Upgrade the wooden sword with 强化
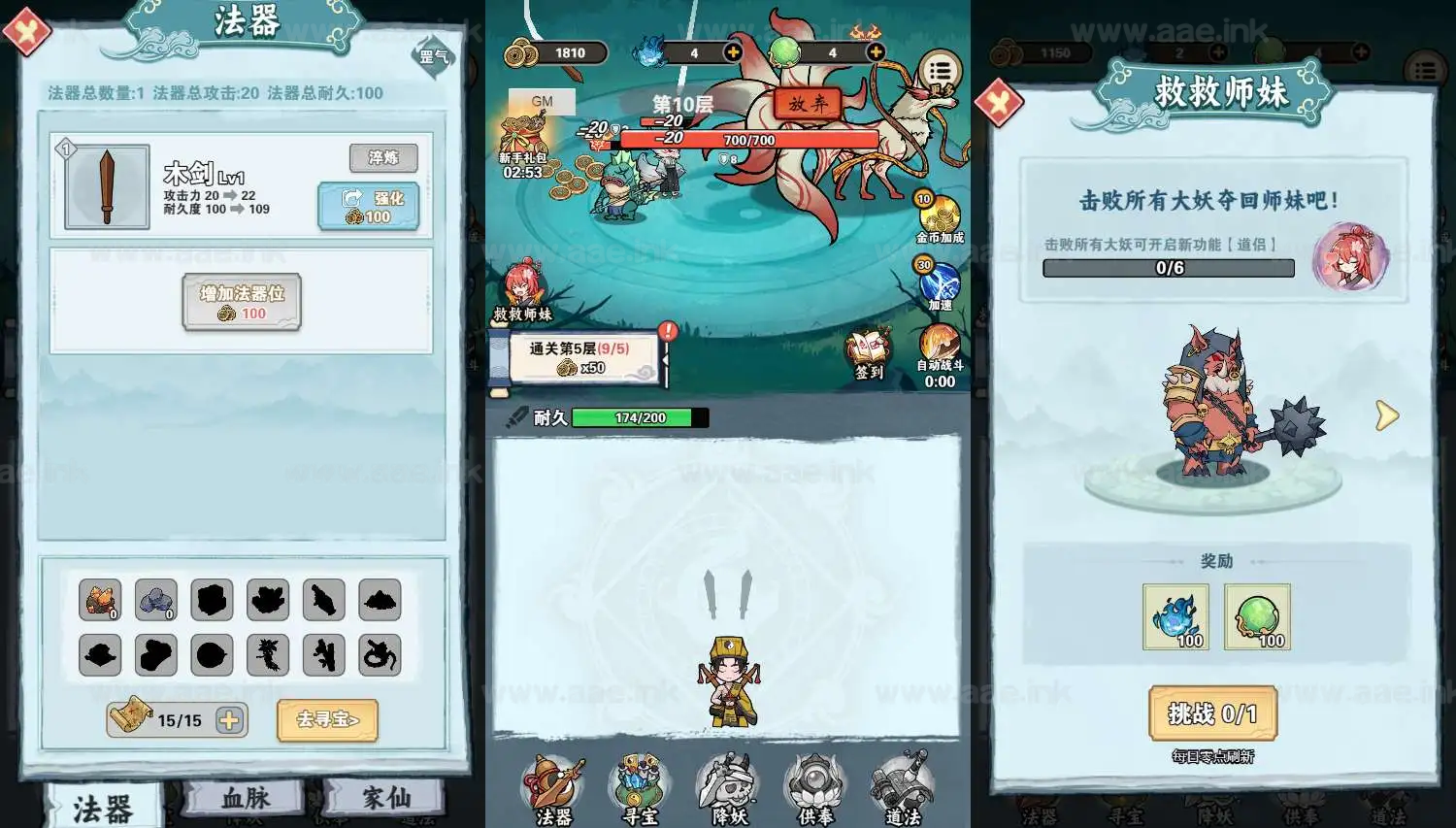This screenshot has width=1456, height=828. [x=369, y=207]
